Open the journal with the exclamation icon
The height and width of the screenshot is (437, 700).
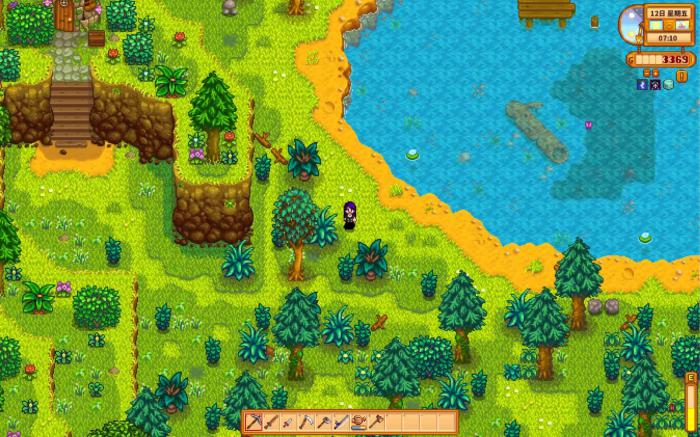681,76
